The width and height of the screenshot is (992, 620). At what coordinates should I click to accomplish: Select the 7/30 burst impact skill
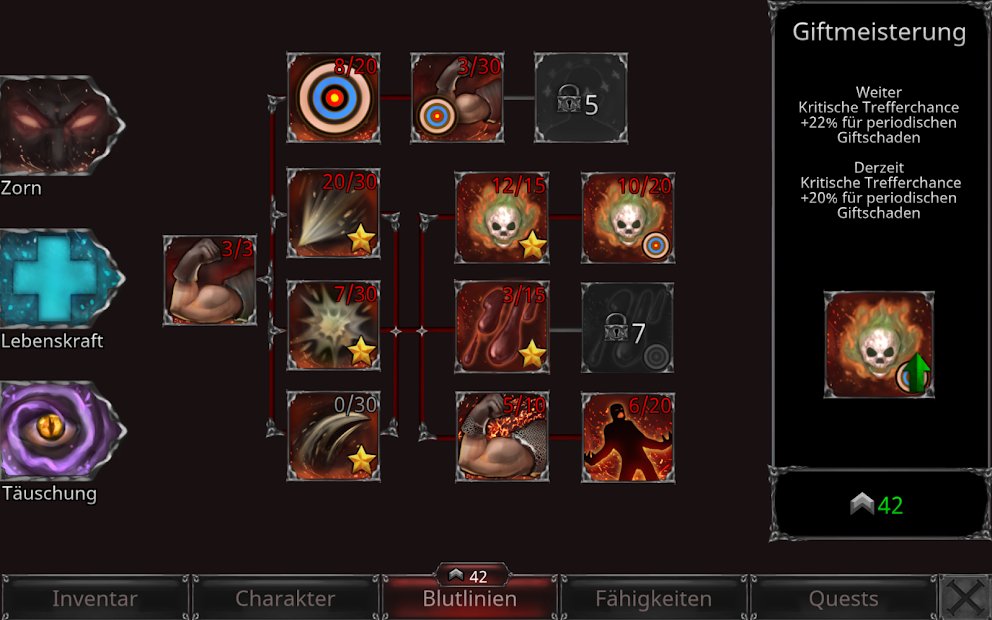[334, 326]
